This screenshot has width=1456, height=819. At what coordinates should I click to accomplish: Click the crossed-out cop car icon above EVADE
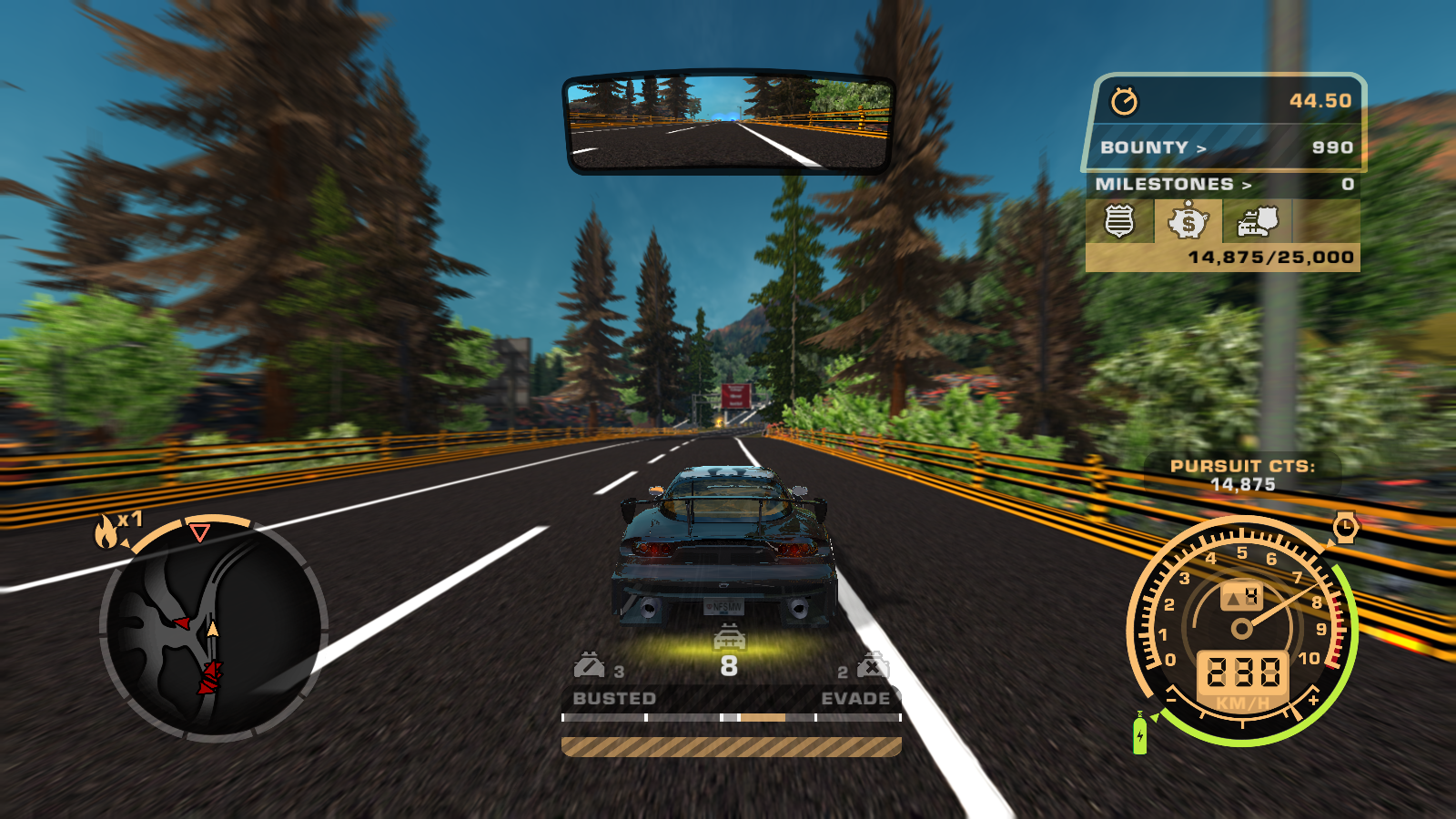872,667
